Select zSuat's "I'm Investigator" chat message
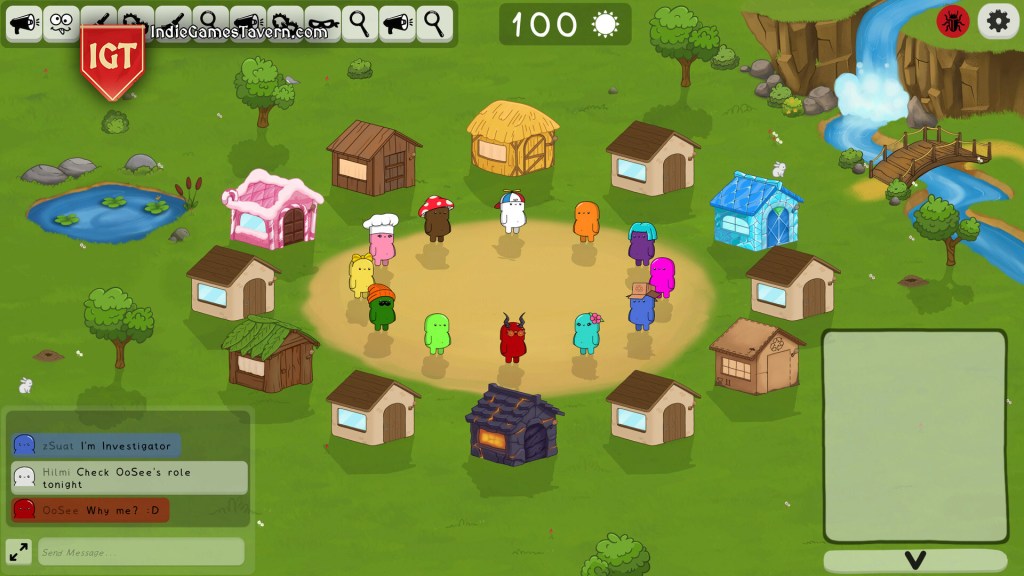The width and height of the screenshot is (1024, 576). [x=96, y=445]
